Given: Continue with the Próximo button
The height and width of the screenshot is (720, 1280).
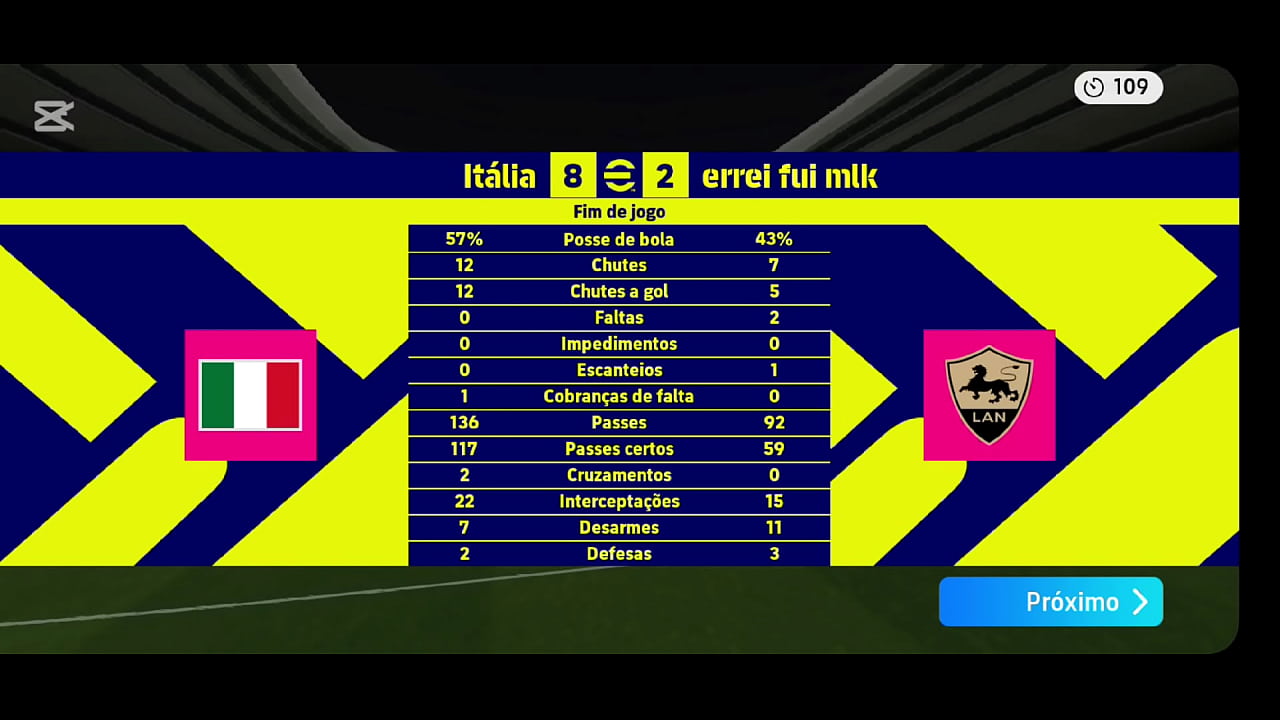Looking at the screenshot, I should [1050, 602].
